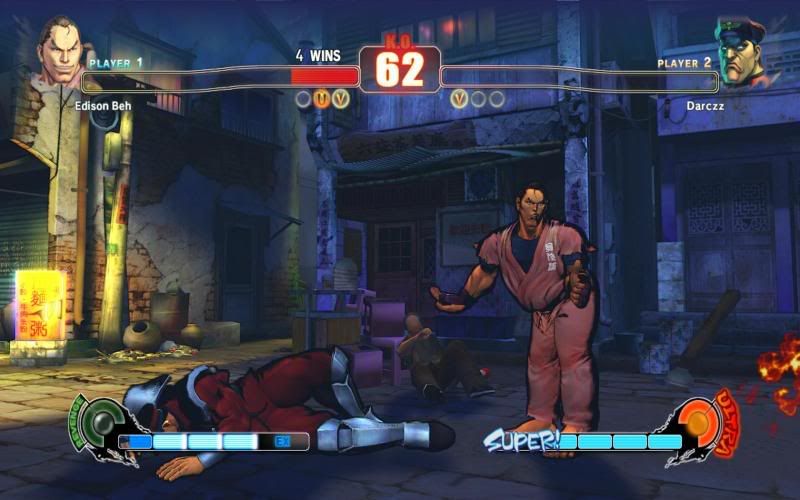Click Player 2's M. Bison portrait
The width and height of the screenshot is (800, 500).
coord(741,52)
